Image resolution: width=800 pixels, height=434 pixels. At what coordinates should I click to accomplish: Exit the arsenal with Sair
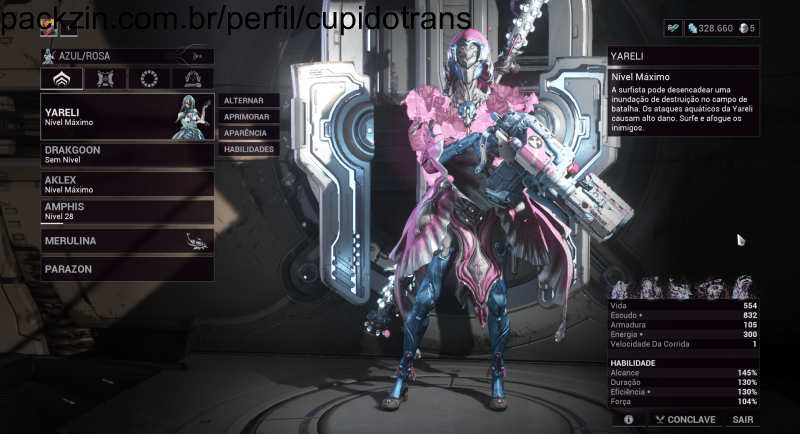(x=743, y=420)
